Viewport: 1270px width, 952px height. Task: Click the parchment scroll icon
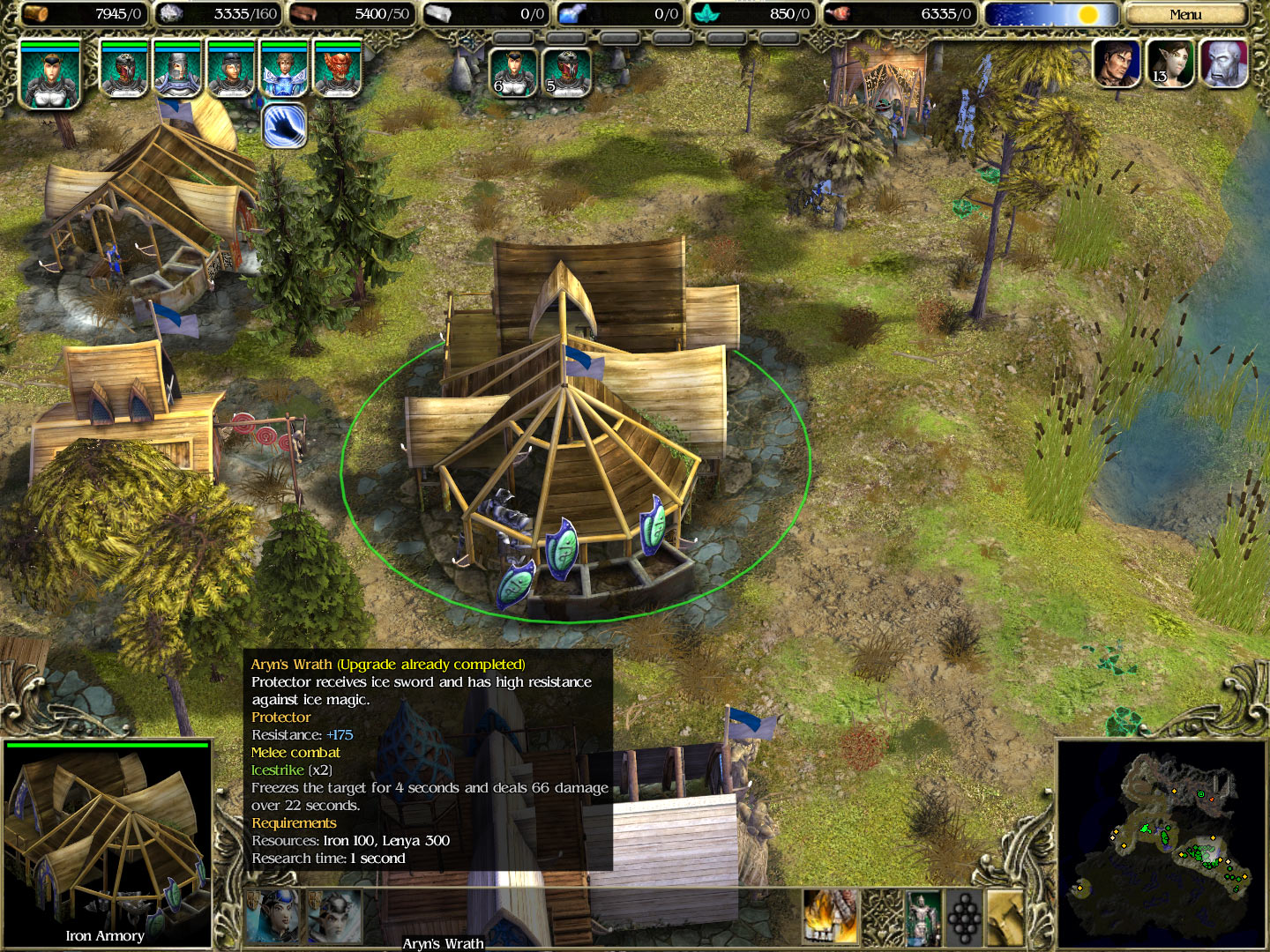click(1004, 917)
